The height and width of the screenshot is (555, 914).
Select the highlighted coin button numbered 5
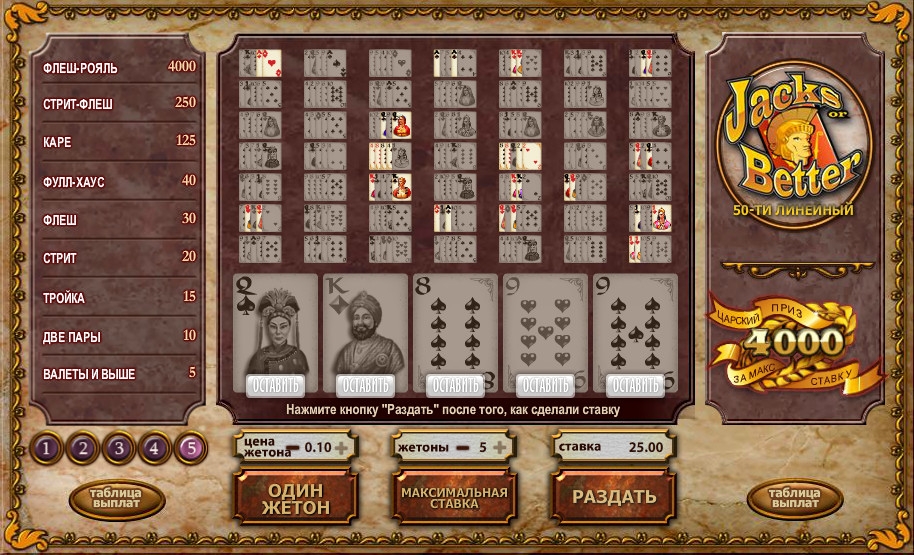pos(190,448)
